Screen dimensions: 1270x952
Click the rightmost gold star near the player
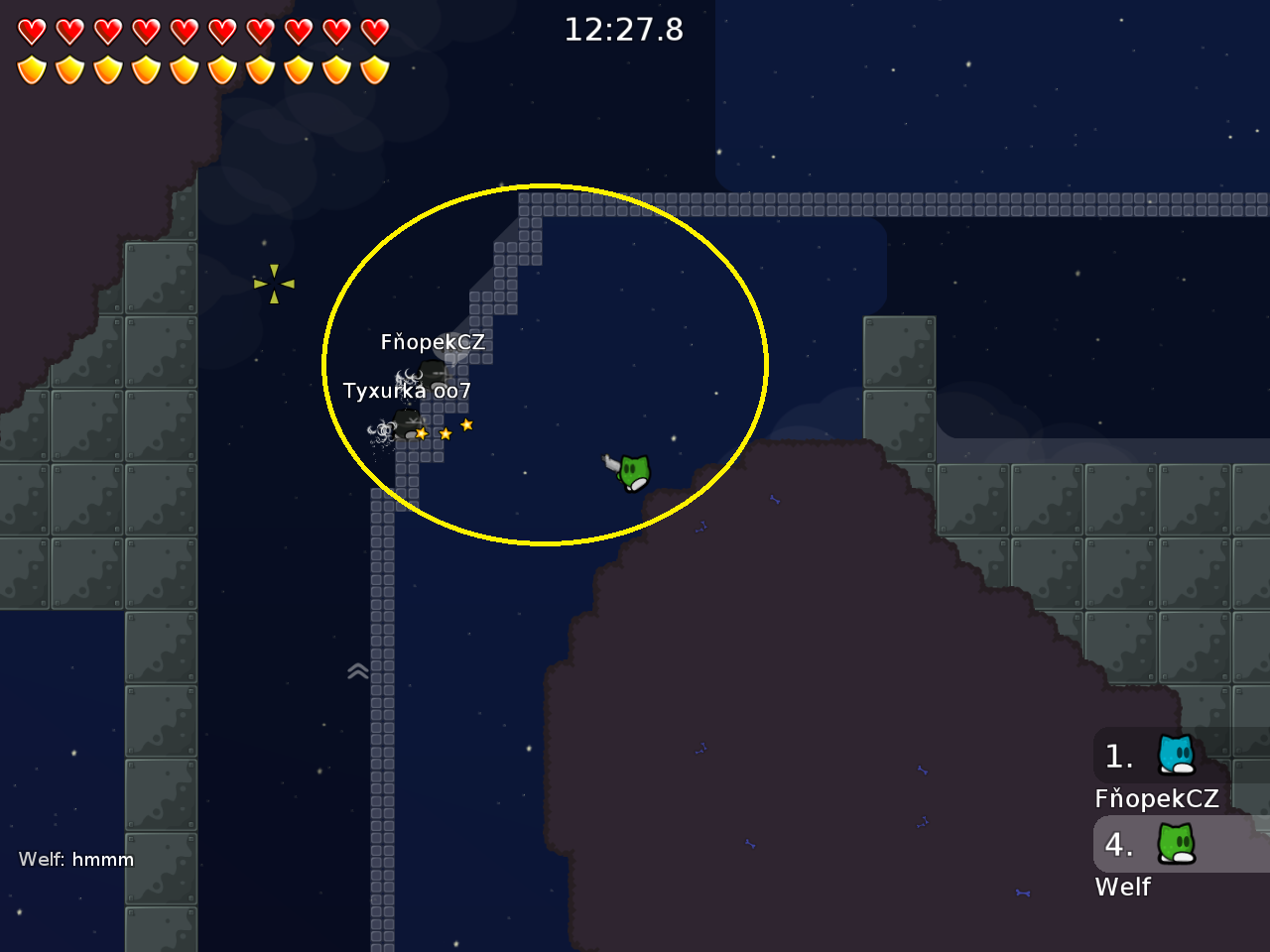[466, 424]
